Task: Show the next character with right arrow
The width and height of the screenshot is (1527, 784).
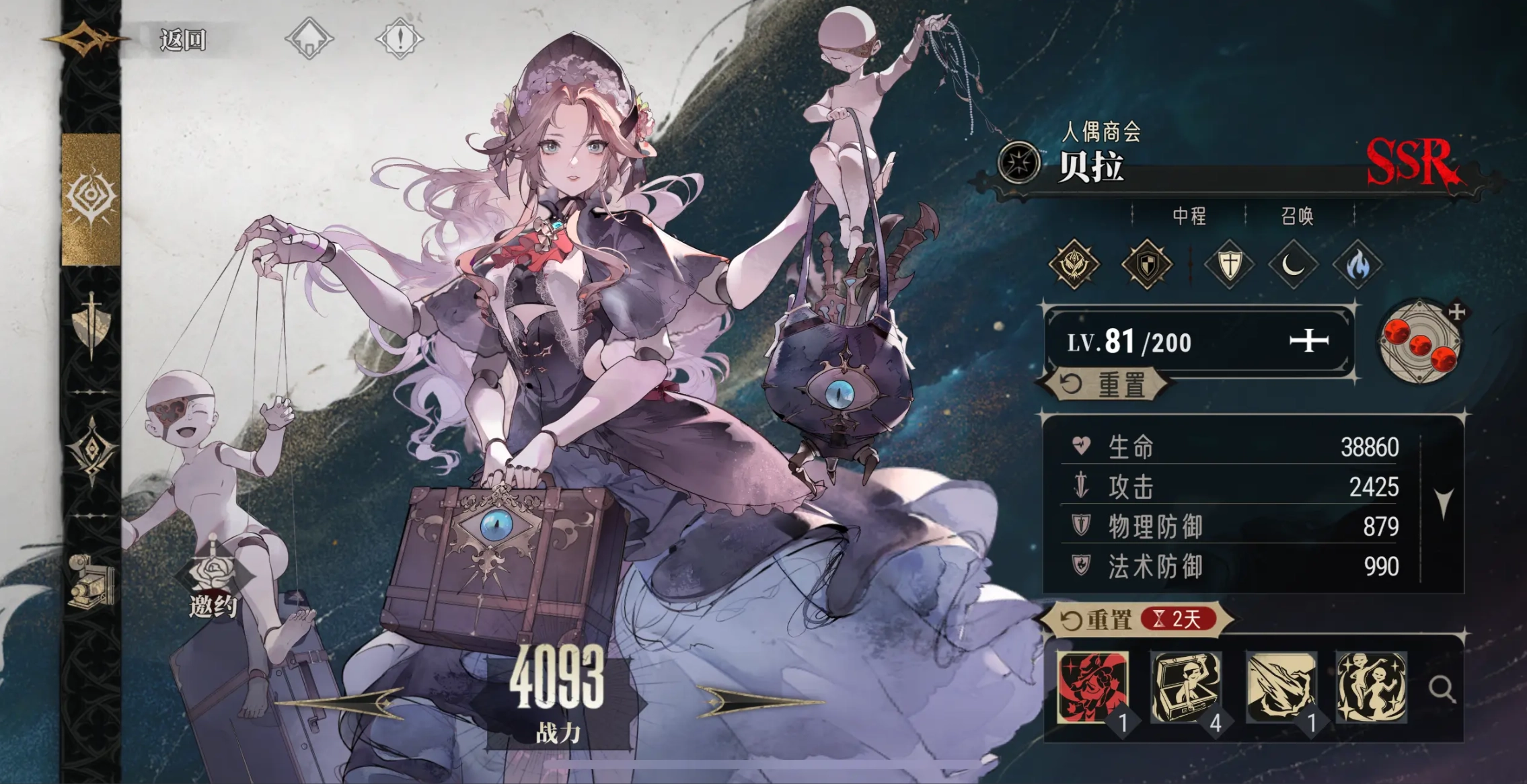Action: (759, 701)
